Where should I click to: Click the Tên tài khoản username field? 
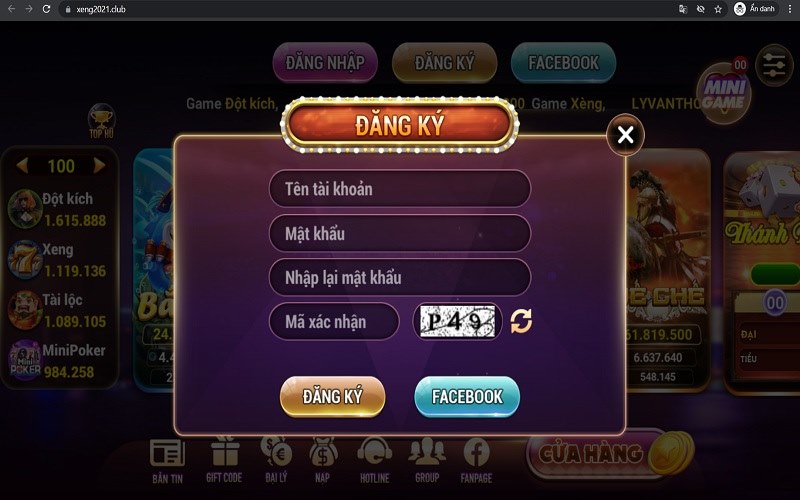click(399, 189)
